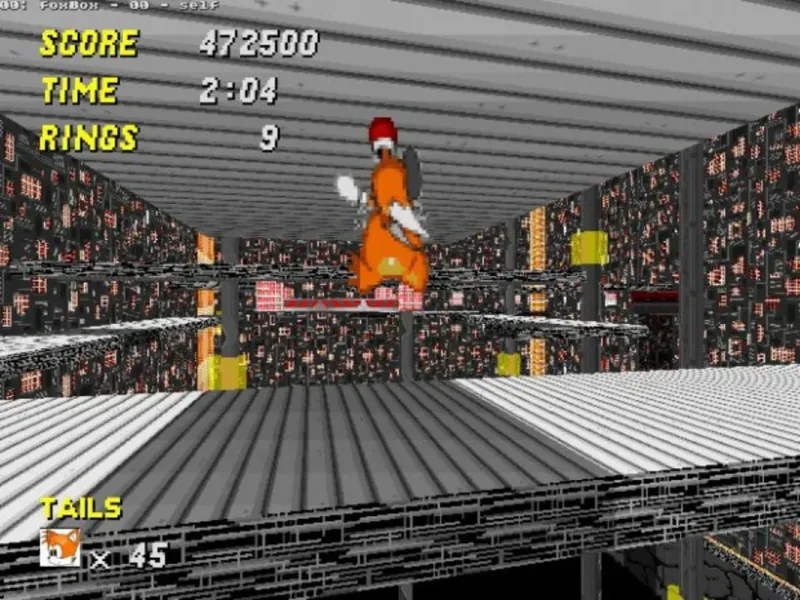Viewport: 800px width, 600px height.
Task: Click the Tails character lives icon
Action: coord(60,548)
